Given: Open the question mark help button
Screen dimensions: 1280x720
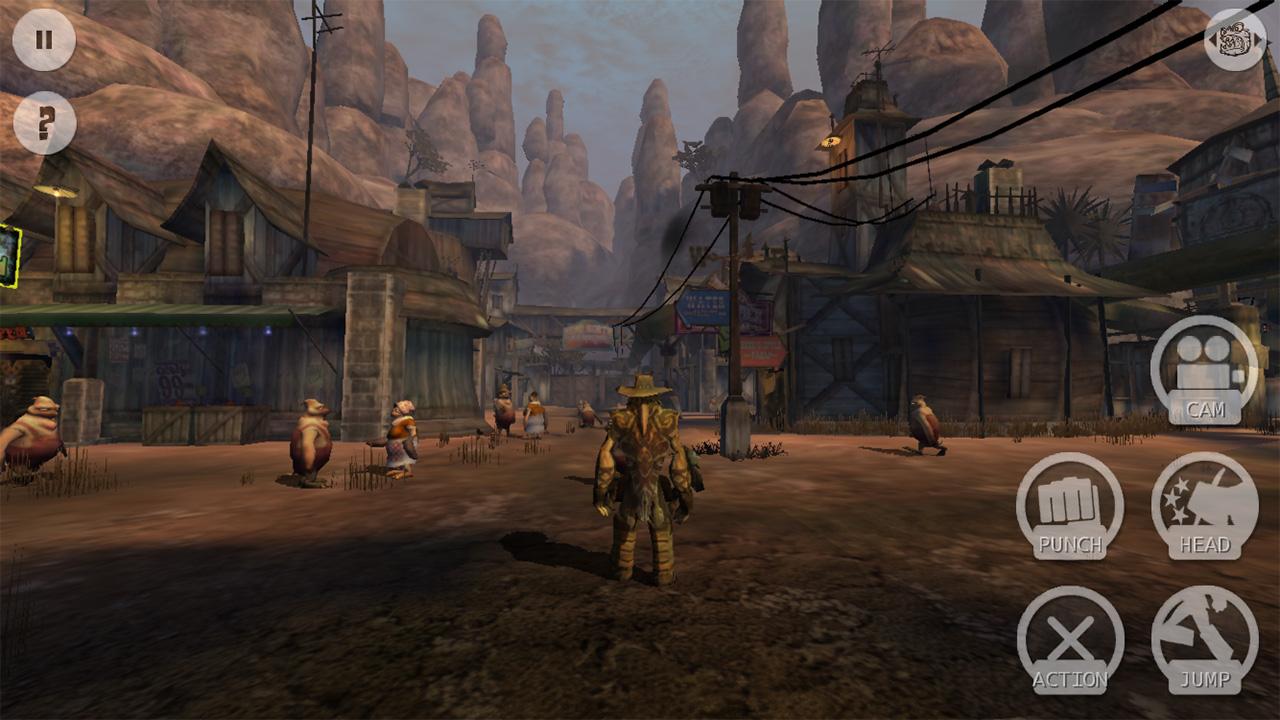Looking at the screenshot, I should 44,123.
